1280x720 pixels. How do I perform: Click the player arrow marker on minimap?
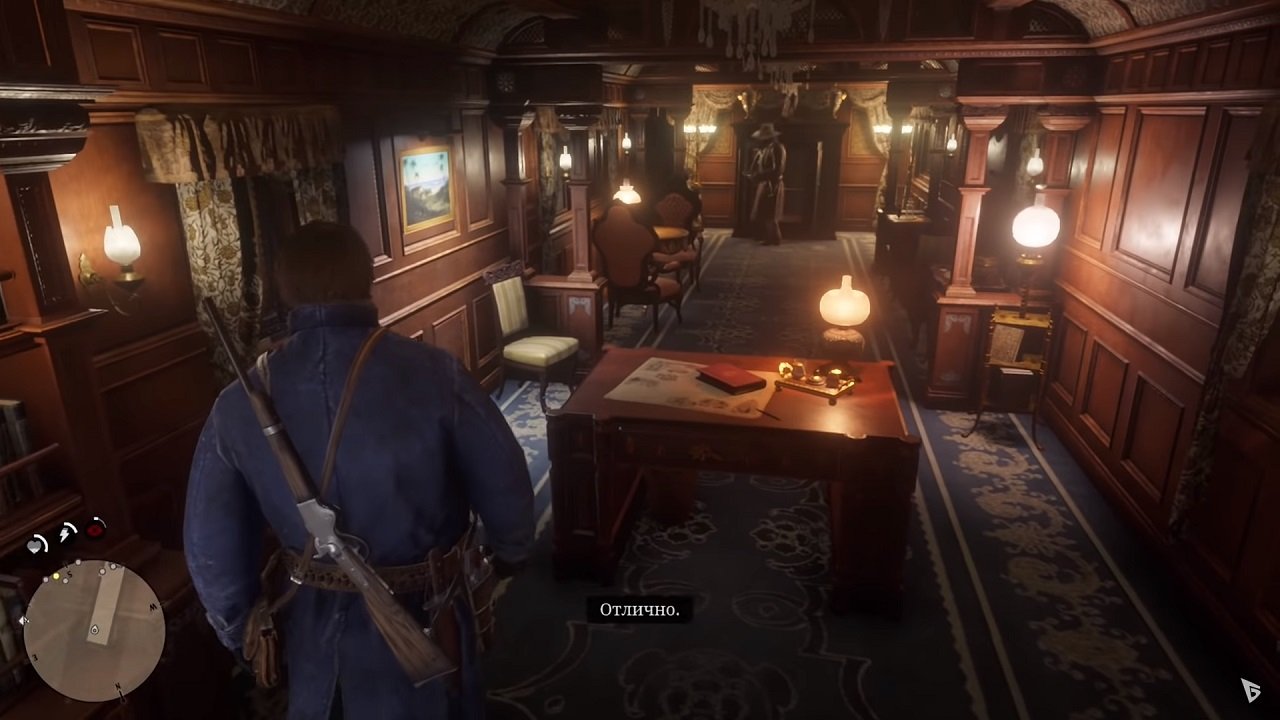tap(95, 628)
